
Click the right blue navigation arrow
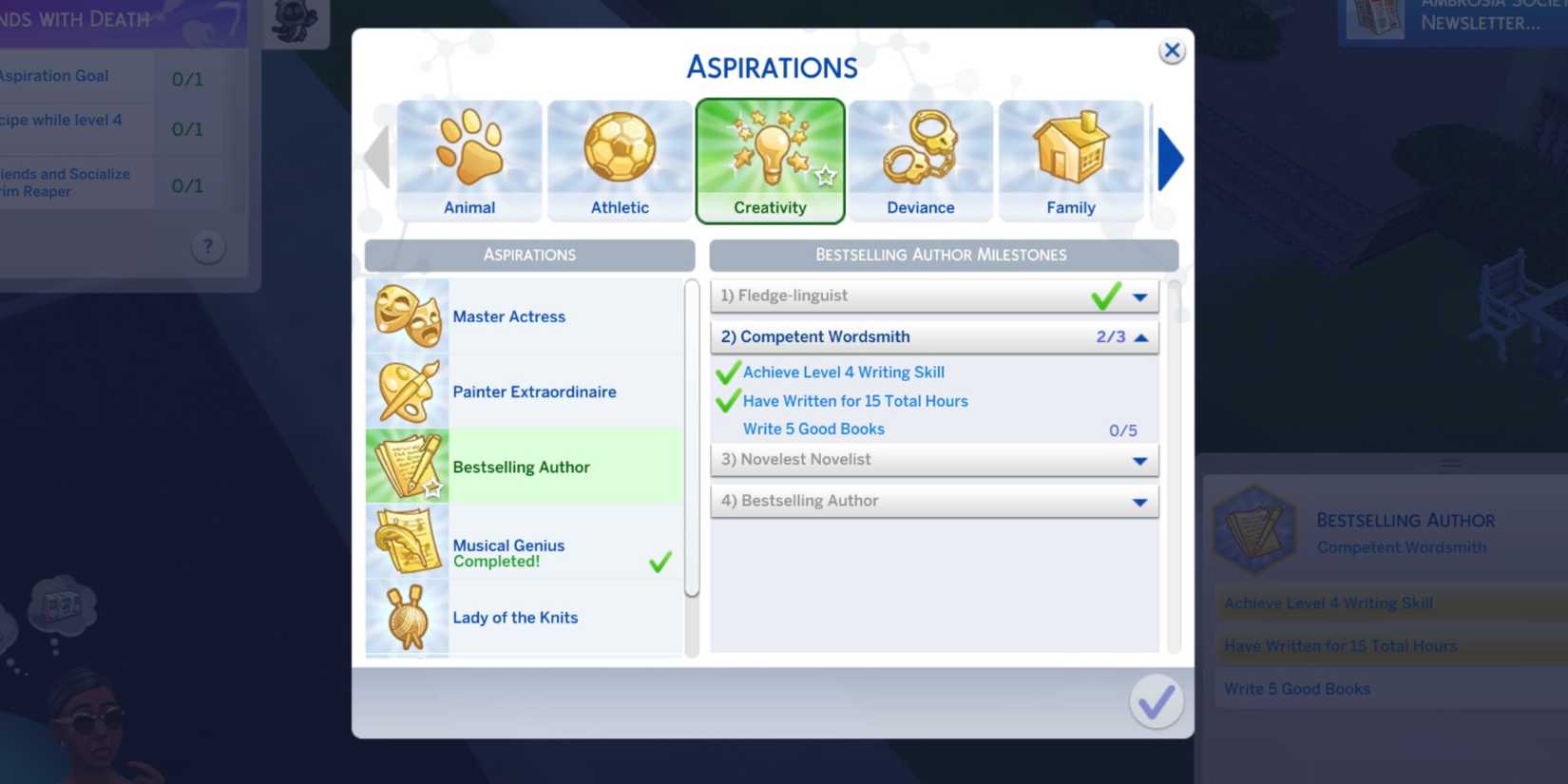1171,159
